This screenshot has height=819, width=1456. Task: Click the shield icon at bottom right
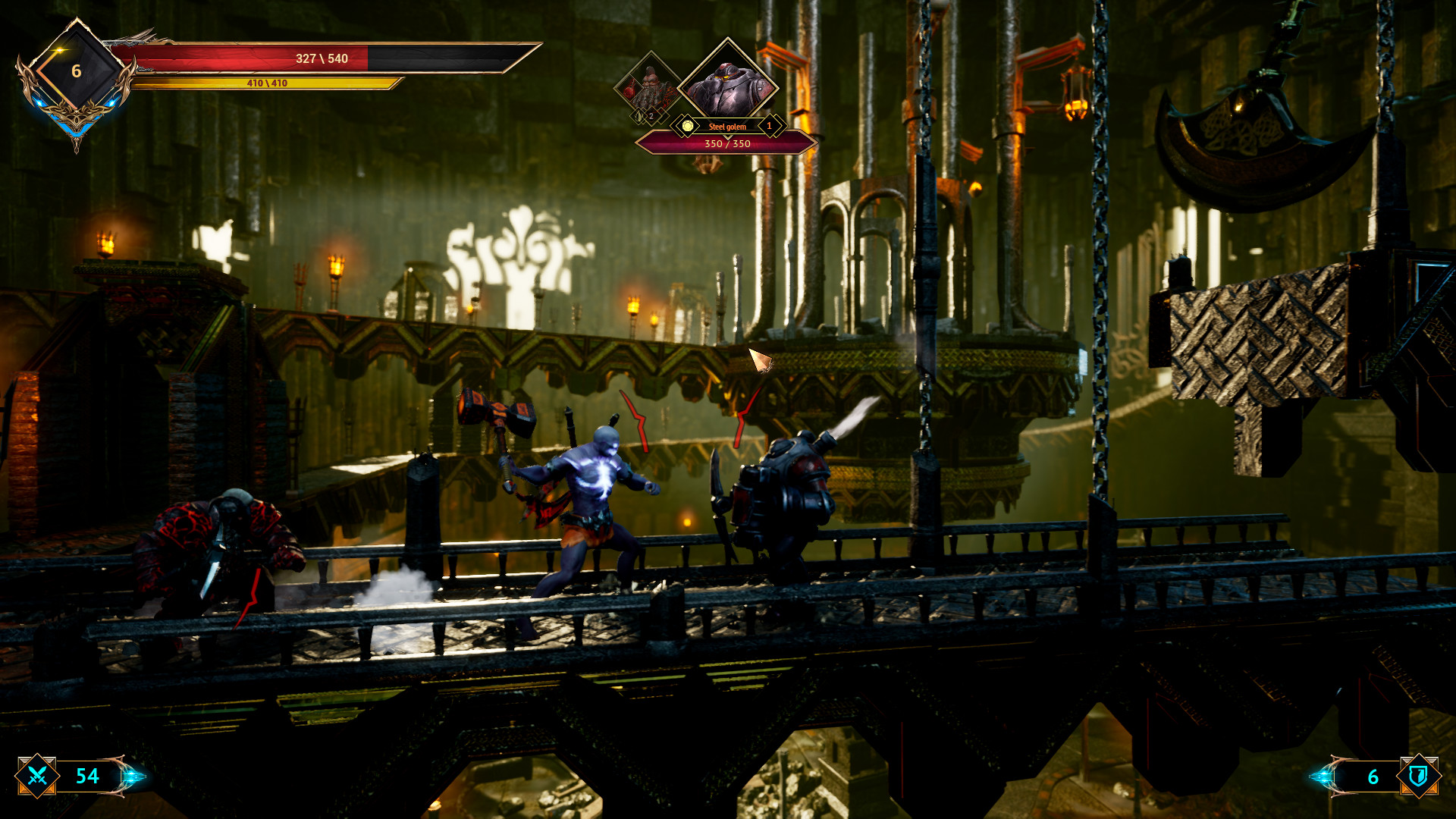(1421, 777)
